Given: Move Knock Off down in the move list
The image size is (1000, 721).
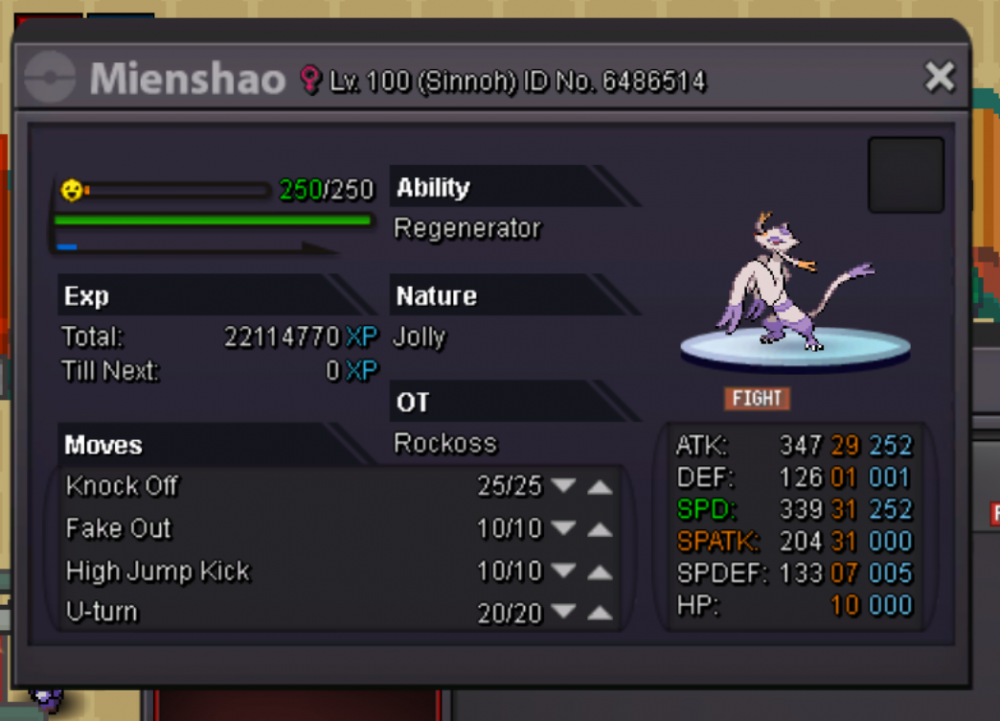Looking at the screenshot, I should pos(564,486).
